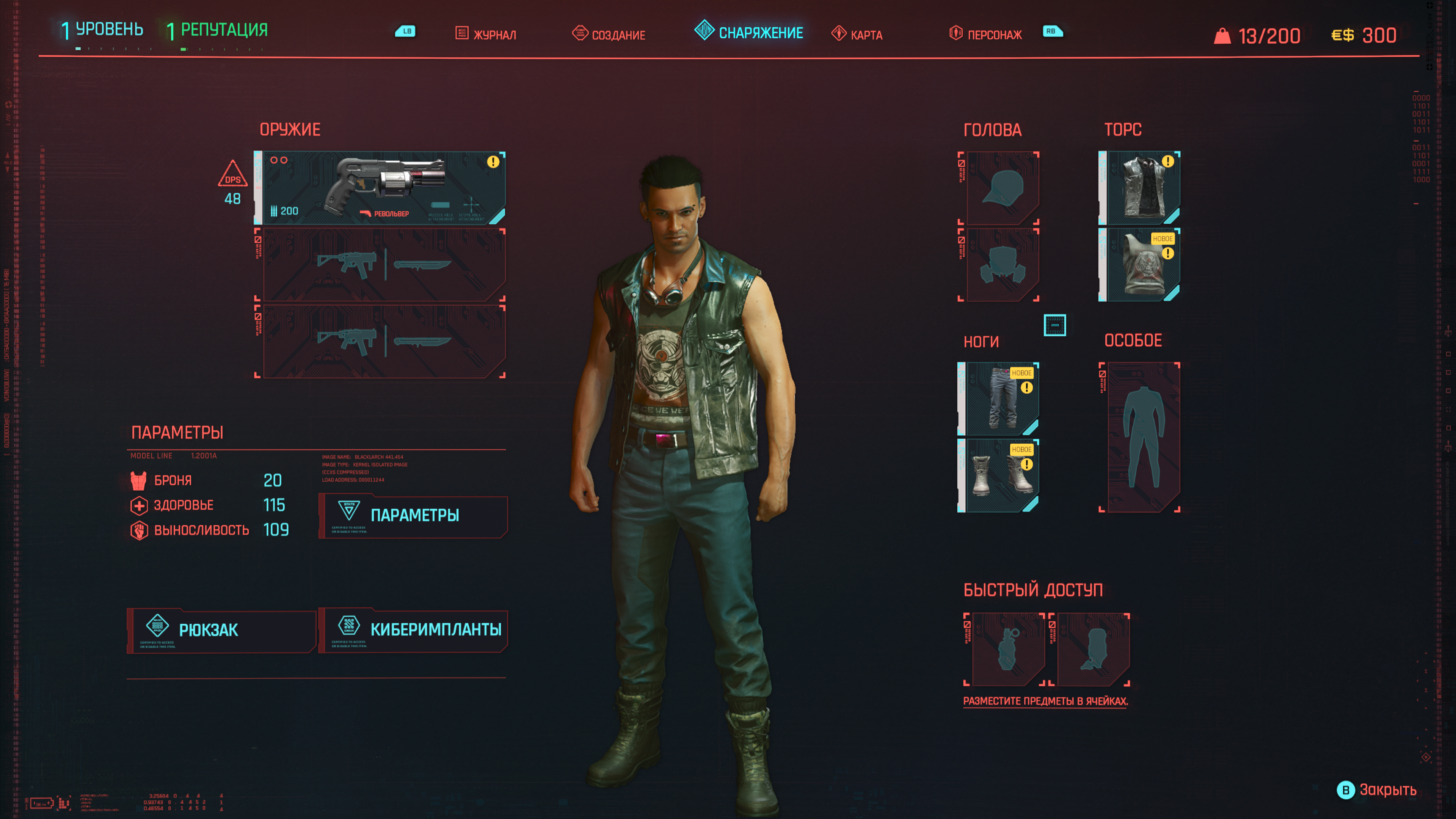Viewport: 1456px width, 819px height.
Task: Open the Создание crafting tab
Action: click(609, 34)
